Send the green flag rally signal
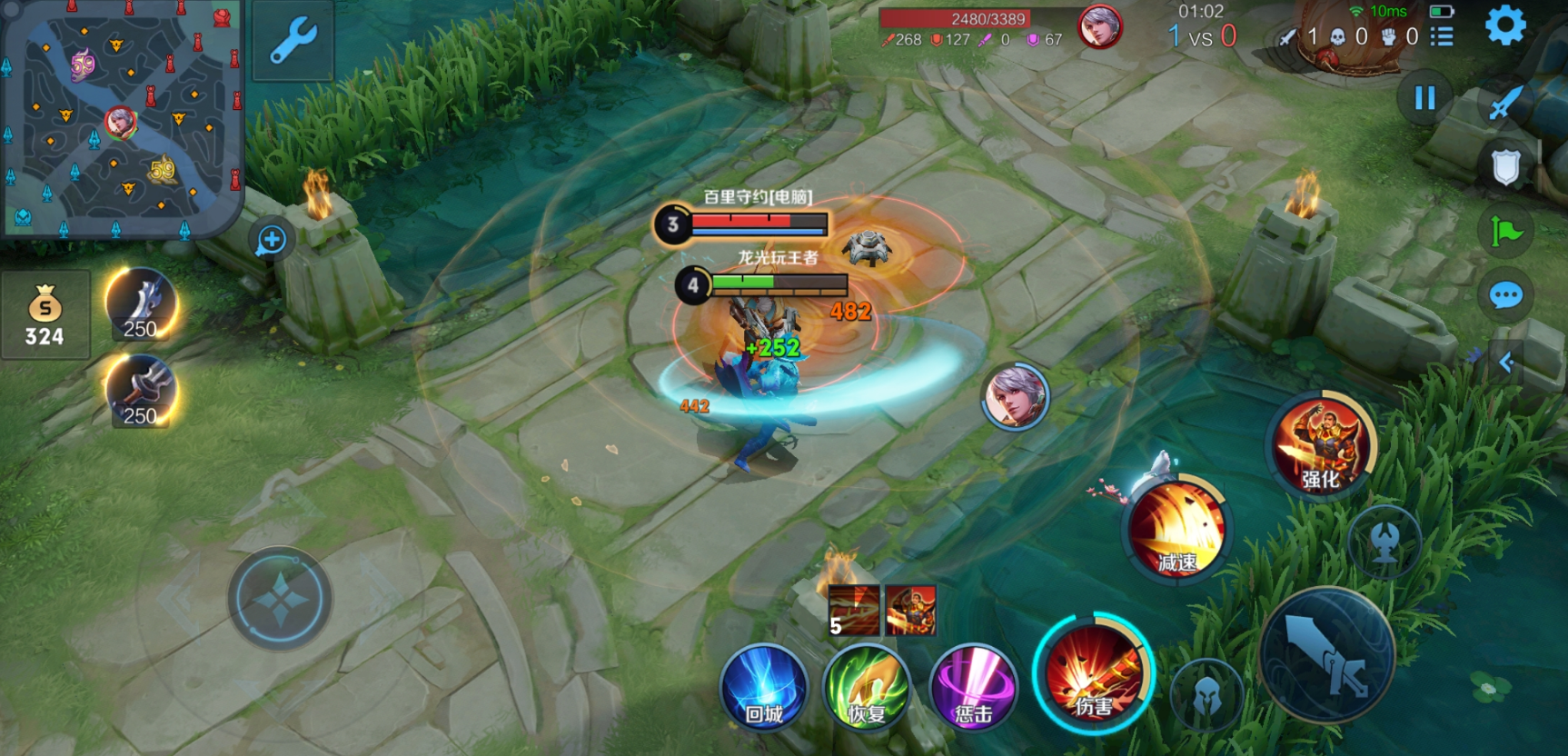Screen dimensions: 1568x756 coord(1505,232)
